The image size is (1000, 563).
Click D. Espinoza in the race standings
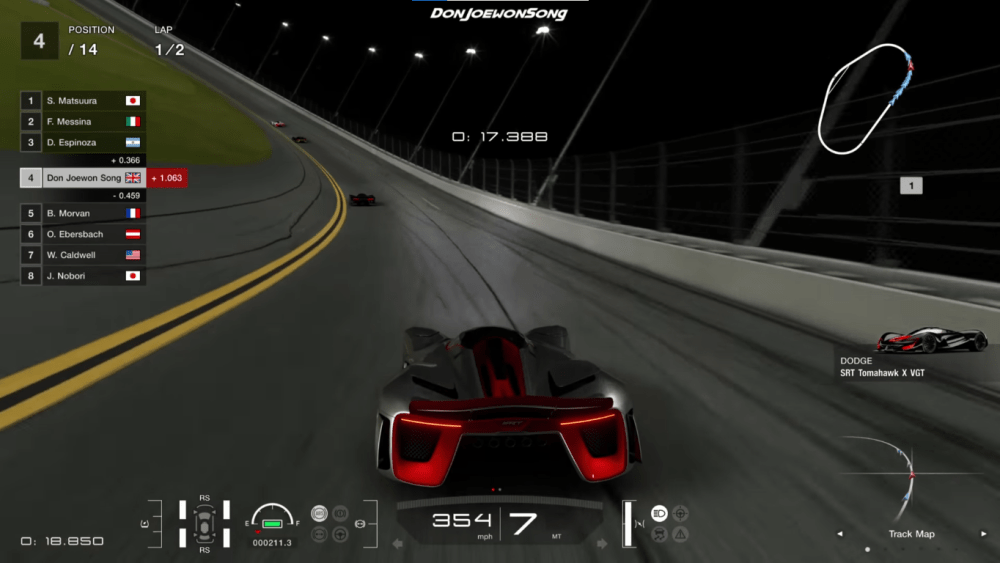coord(82,143)
